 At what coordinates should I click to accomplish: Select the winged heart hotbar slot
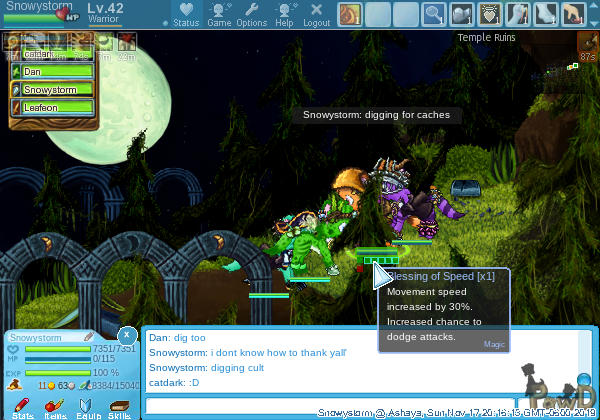pyautogui.click(x=490, y=14)
